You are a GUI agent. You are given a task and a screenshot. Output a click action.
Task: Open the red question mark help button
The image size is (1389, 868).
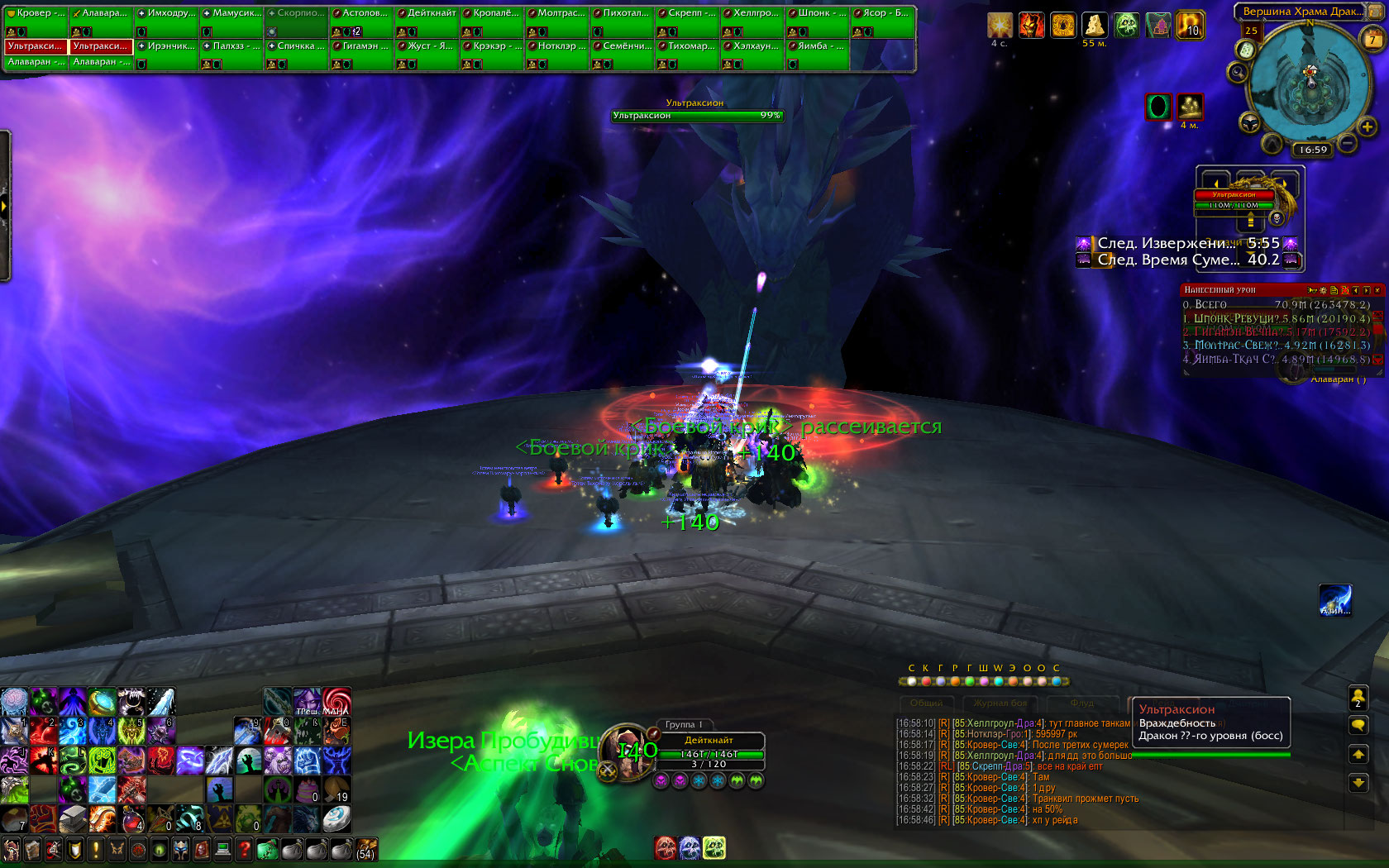pyautogui.click(x=244, y=849)
